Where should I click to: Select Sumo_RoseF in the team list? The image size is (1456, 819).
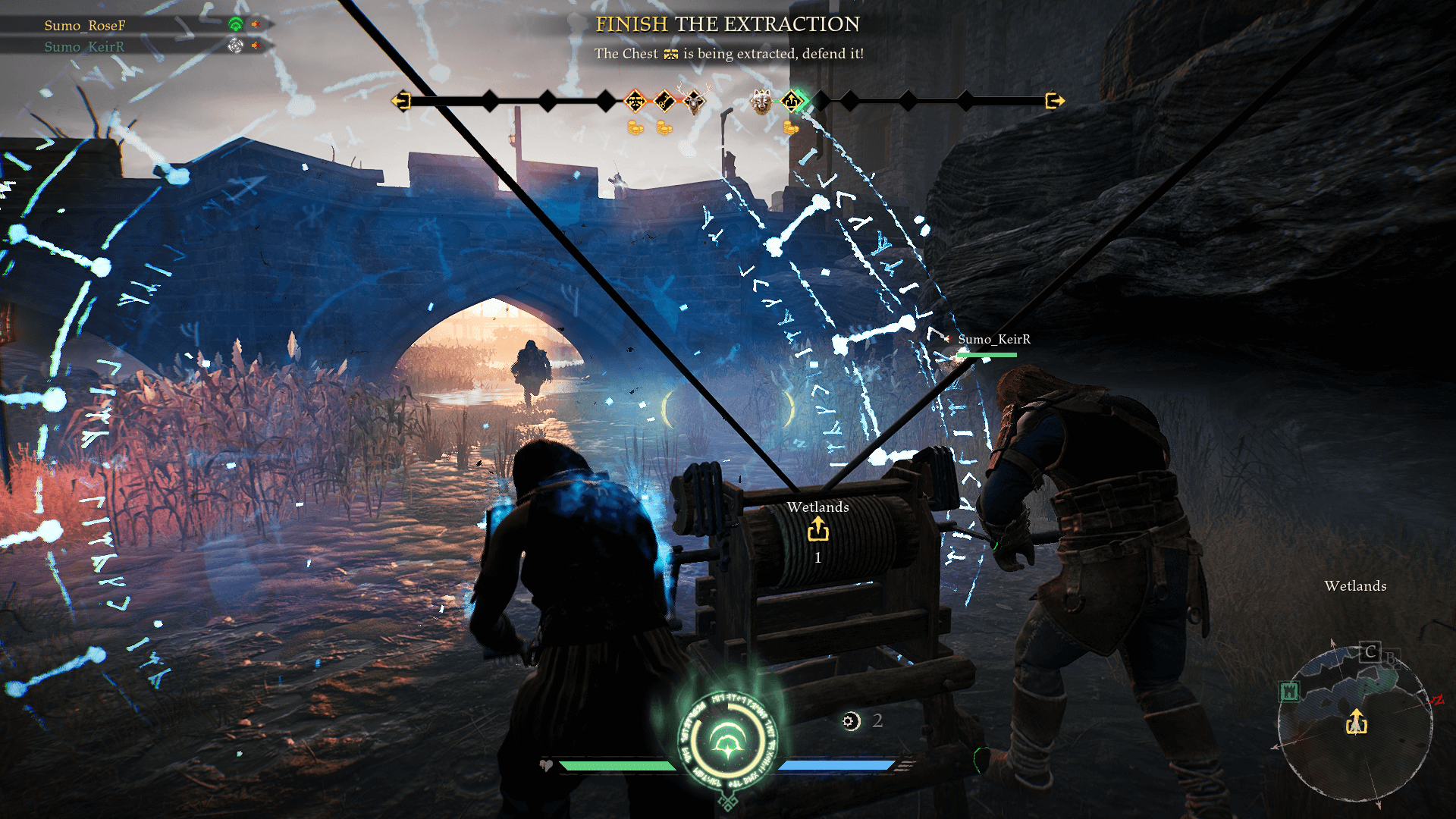tap(84, 26)
